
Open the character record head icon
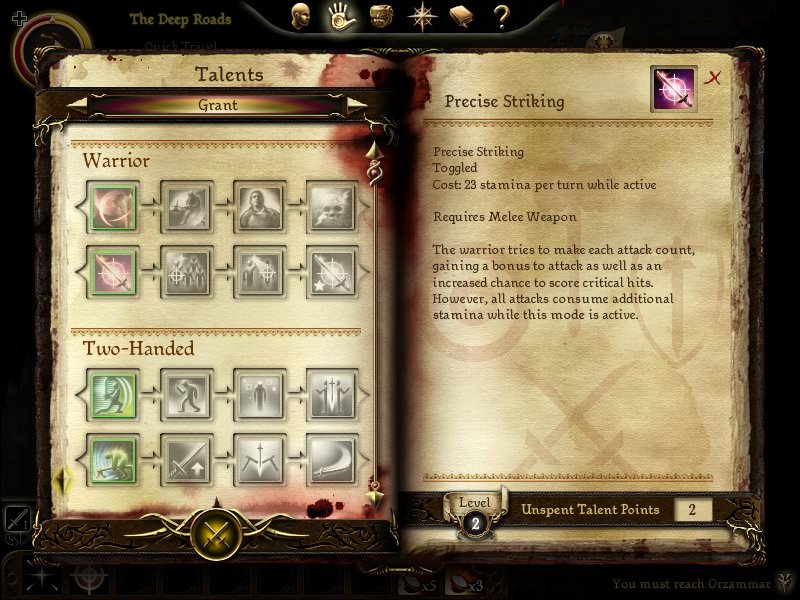[299, 16]
